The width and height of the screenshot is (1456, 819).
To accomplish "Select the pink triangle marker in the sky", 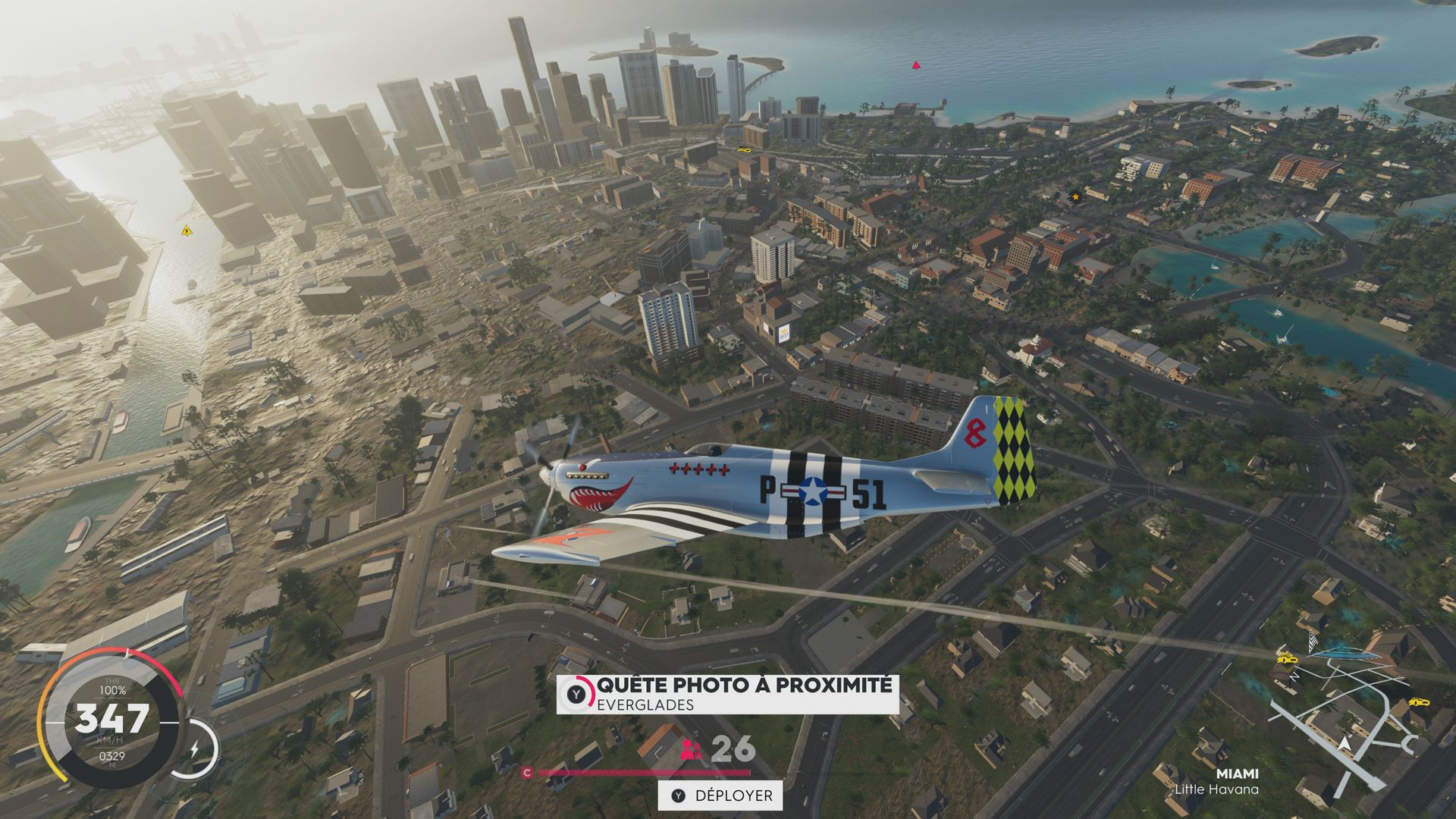I will pos(915,64).
